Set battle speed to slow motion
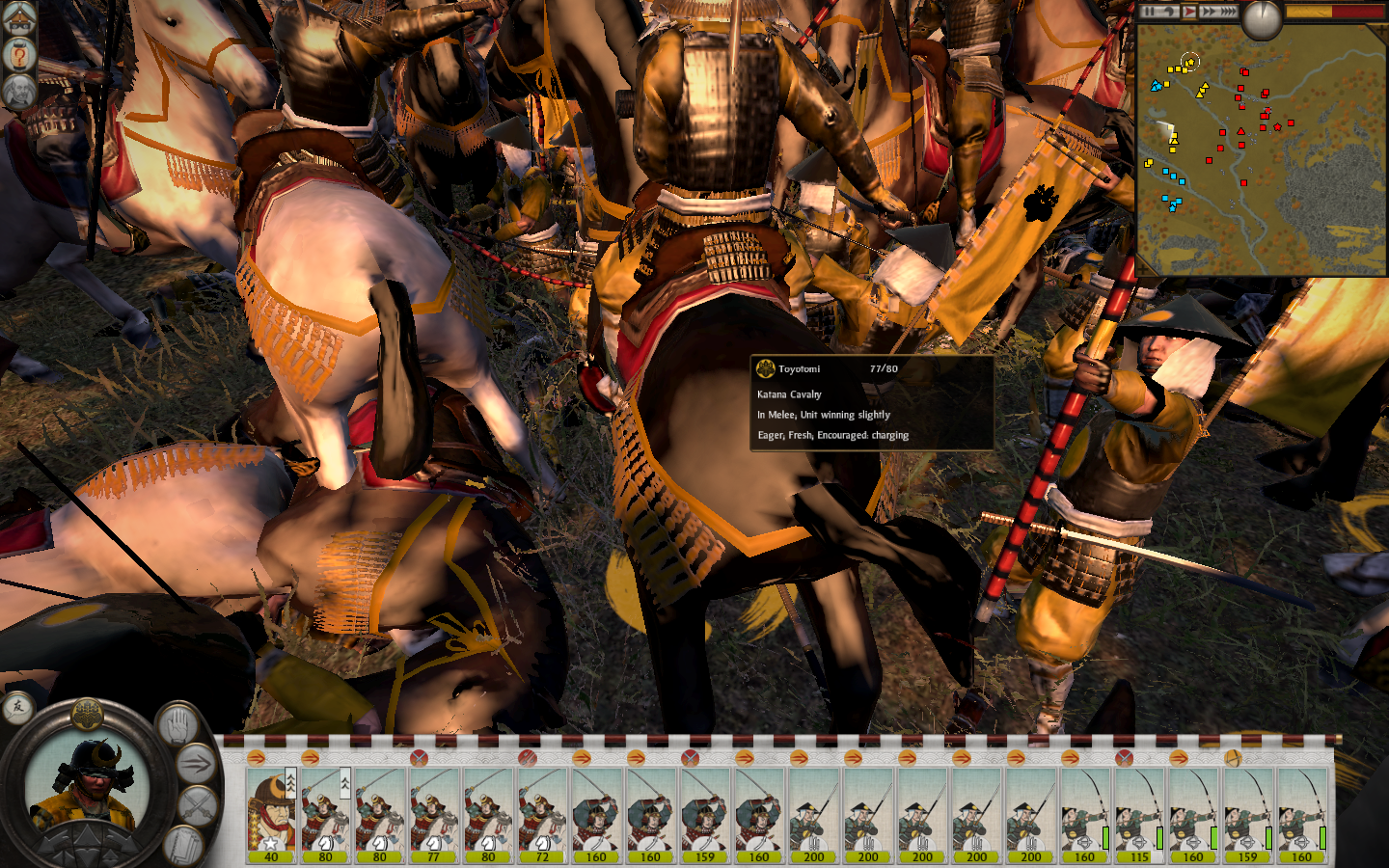 pos(1168,12)
